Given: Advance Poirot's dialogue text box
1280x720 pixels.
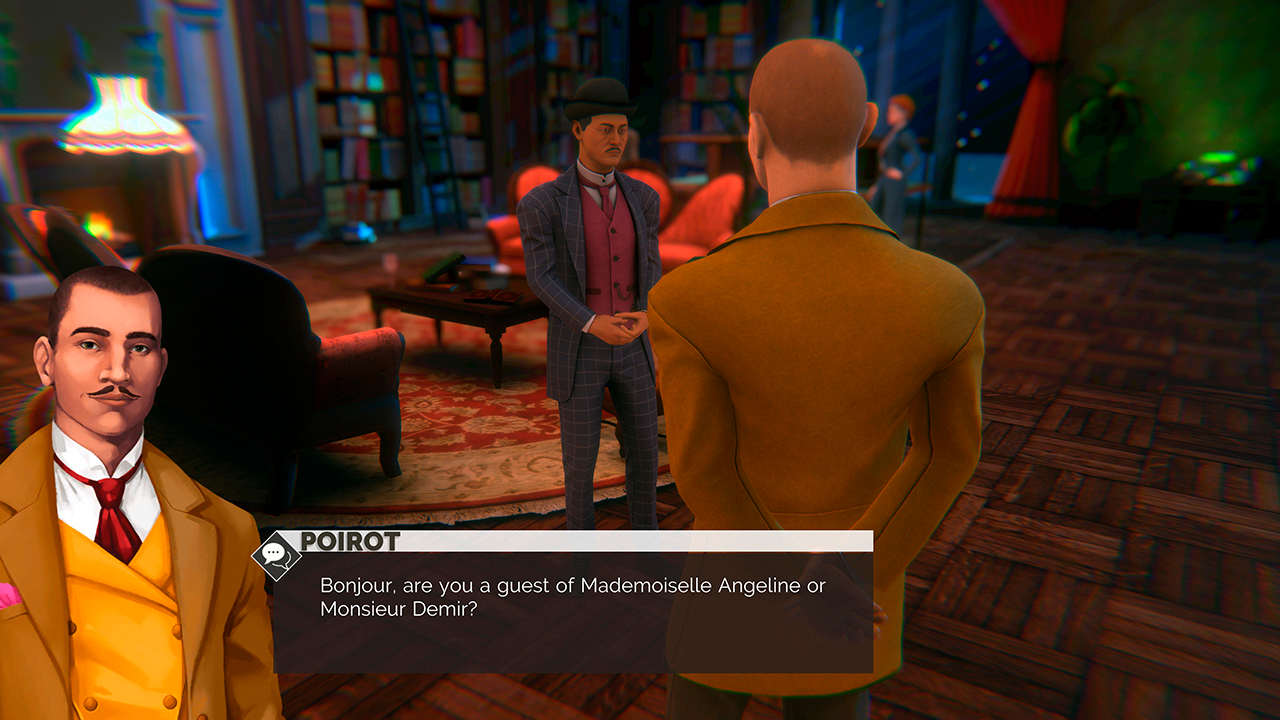Looking at the screenshot, I should [572, 610].
